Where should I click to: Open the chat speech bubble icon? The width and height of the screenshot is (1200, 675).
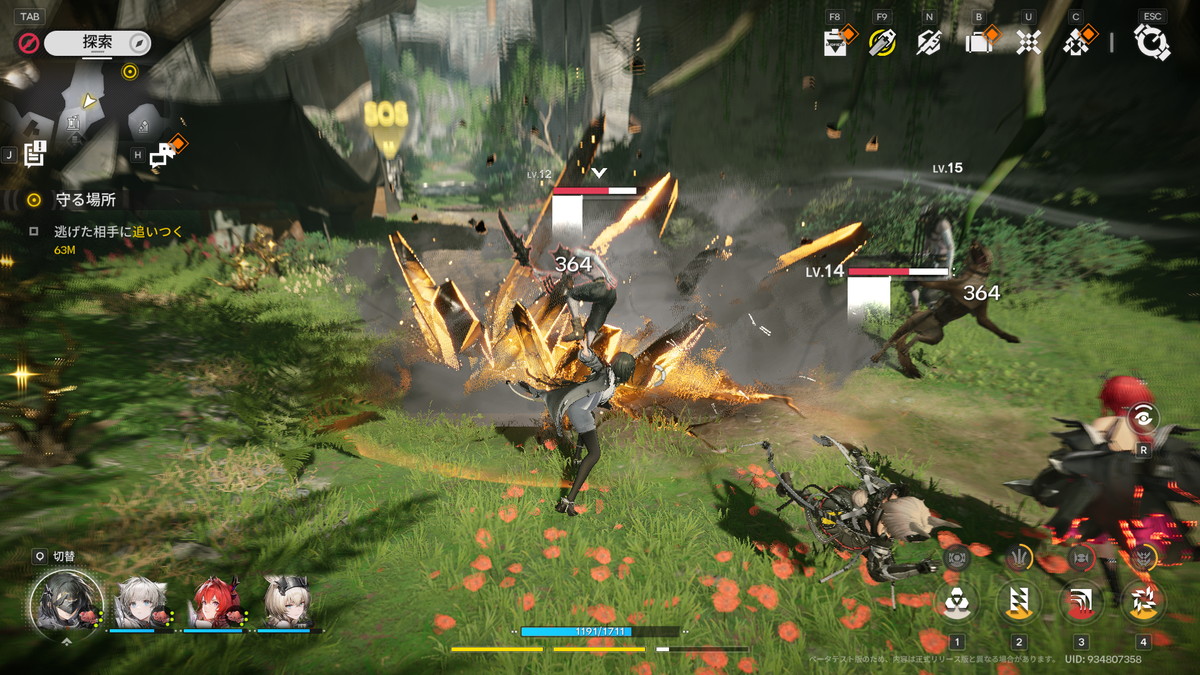[x=163, y=154]
